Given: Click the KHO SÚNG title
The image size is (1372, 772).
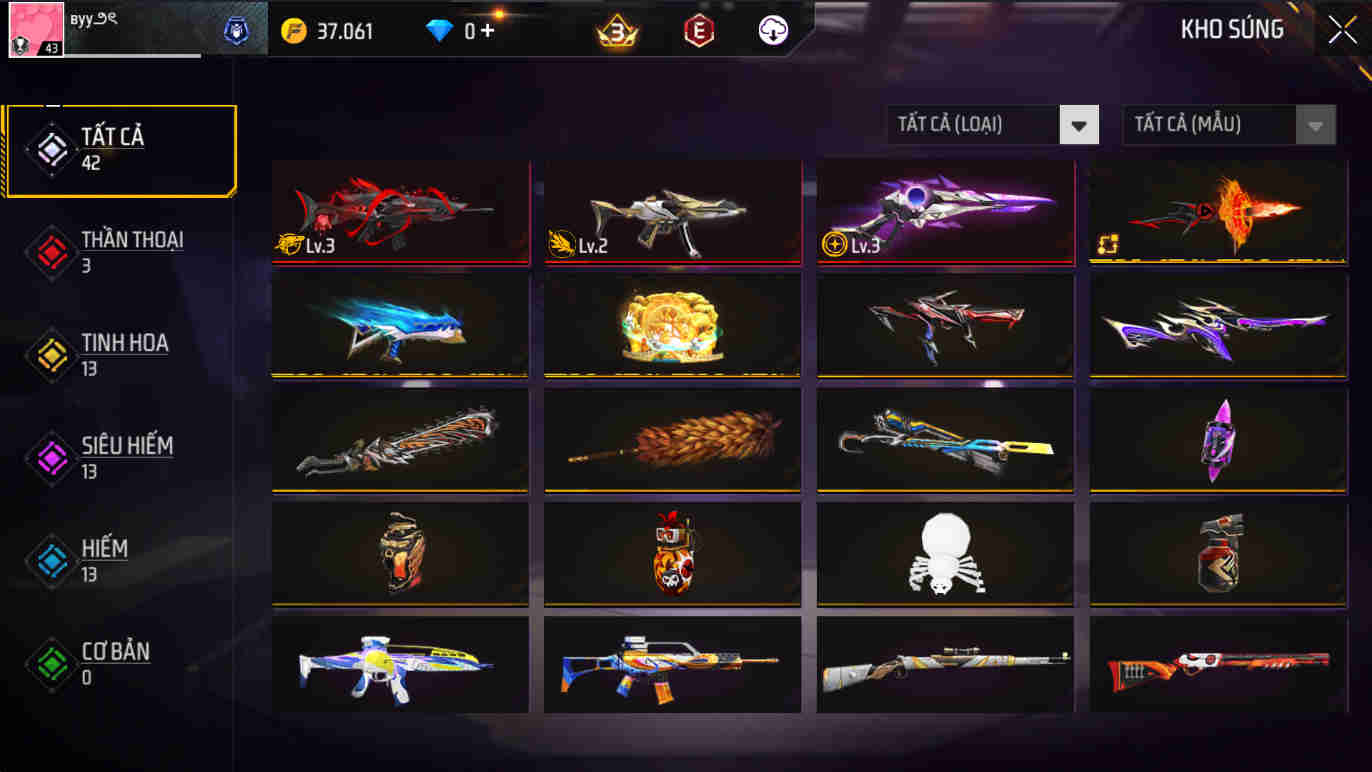Looking at the screenshot, I should click(1231, 29).
